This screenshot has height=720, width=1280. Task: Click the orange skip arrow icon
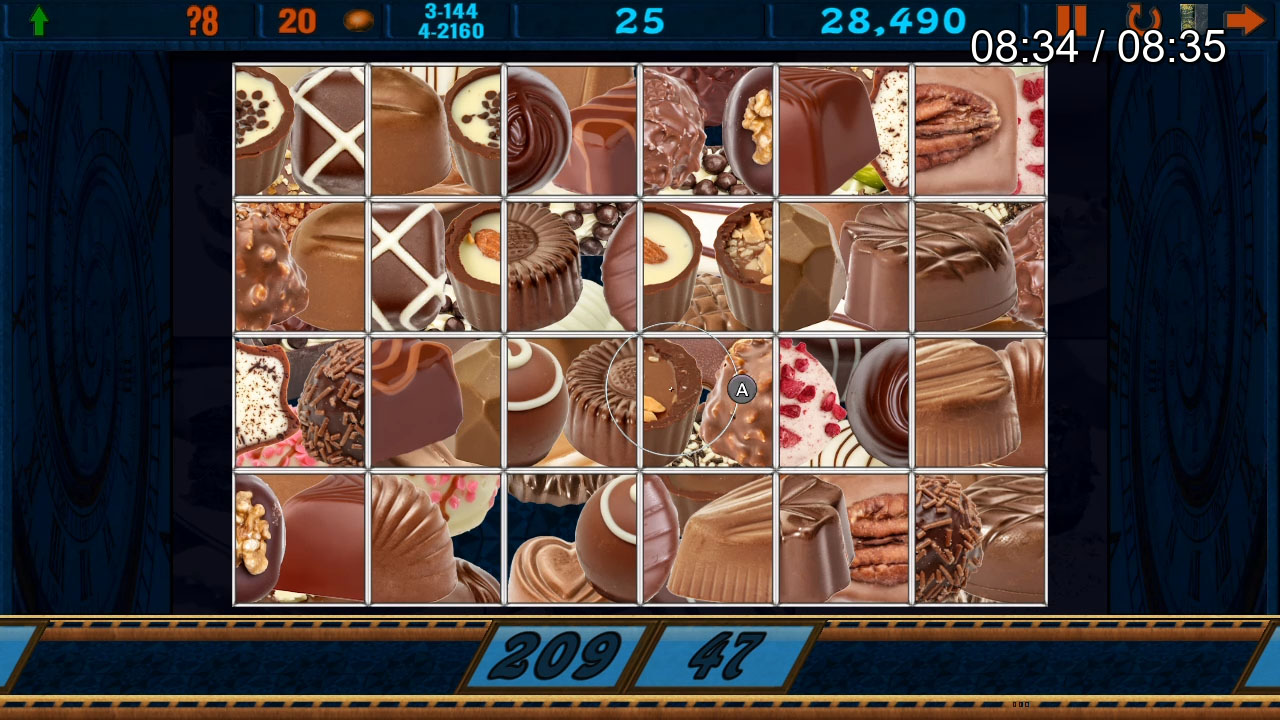[x=1246, y=17]
